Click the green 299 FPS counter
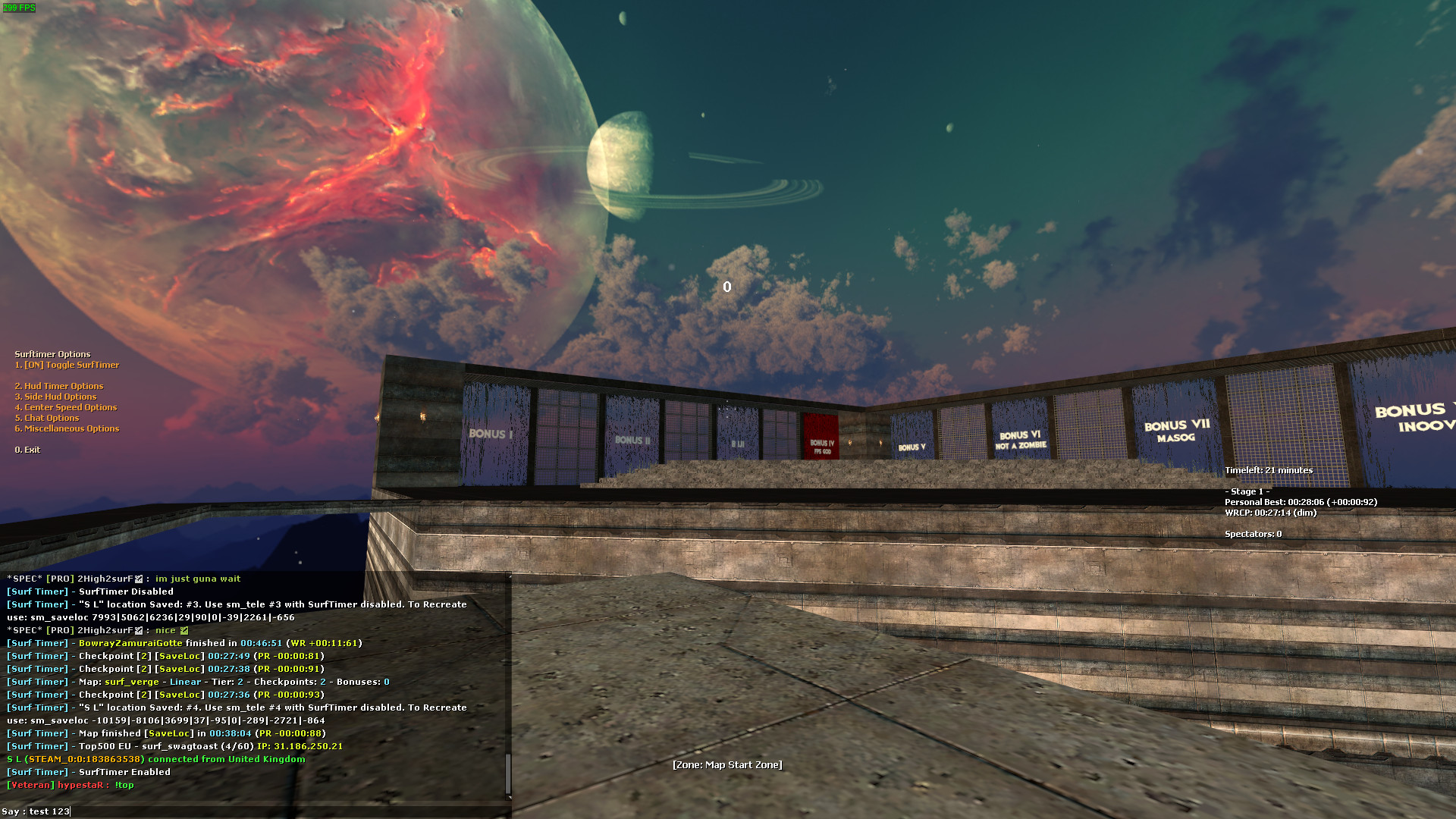The width and height of the screenshot is (1456, 819). [x=20, y=8]
